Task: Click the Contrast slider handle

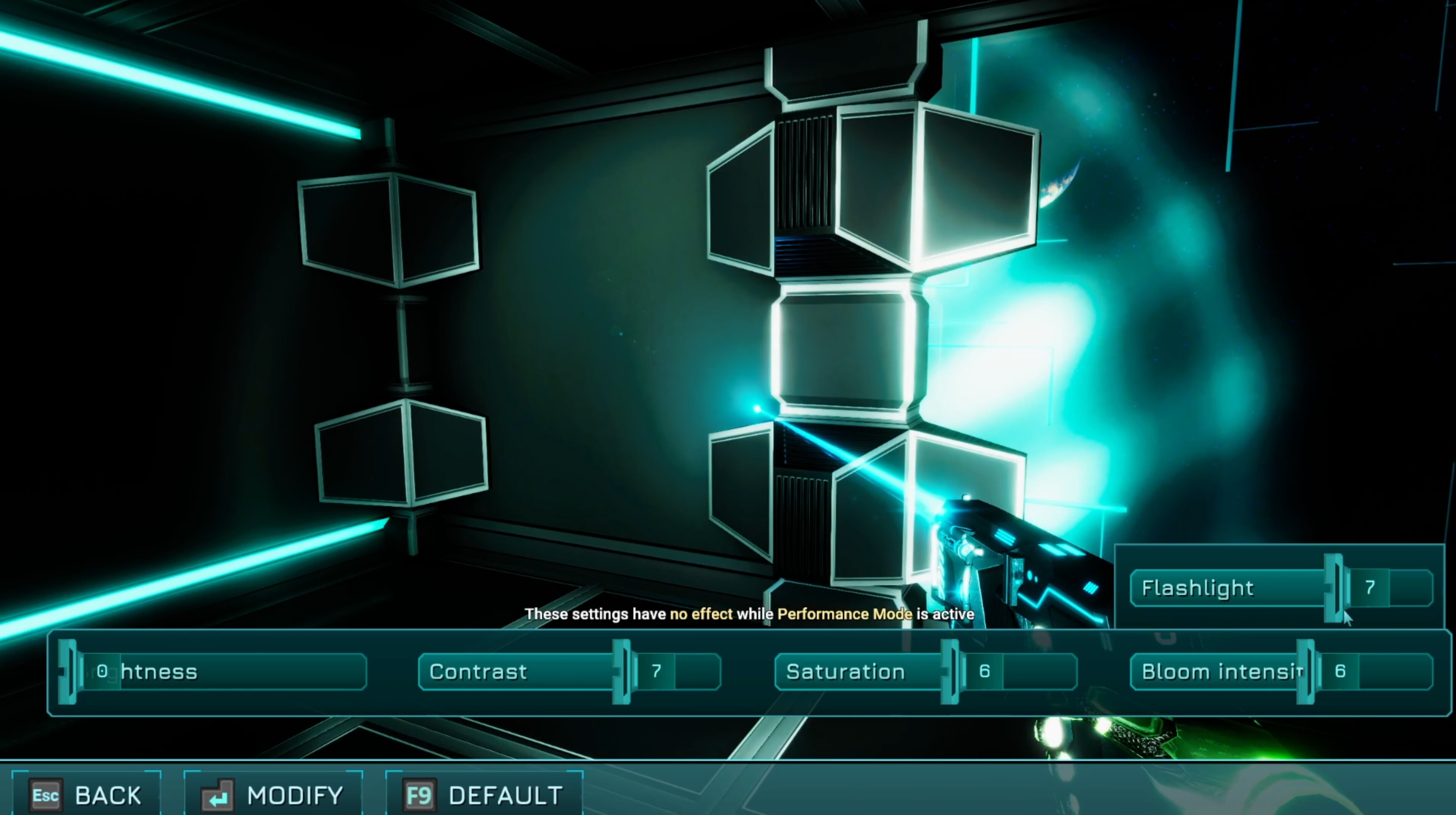Action: click(622, 672)
